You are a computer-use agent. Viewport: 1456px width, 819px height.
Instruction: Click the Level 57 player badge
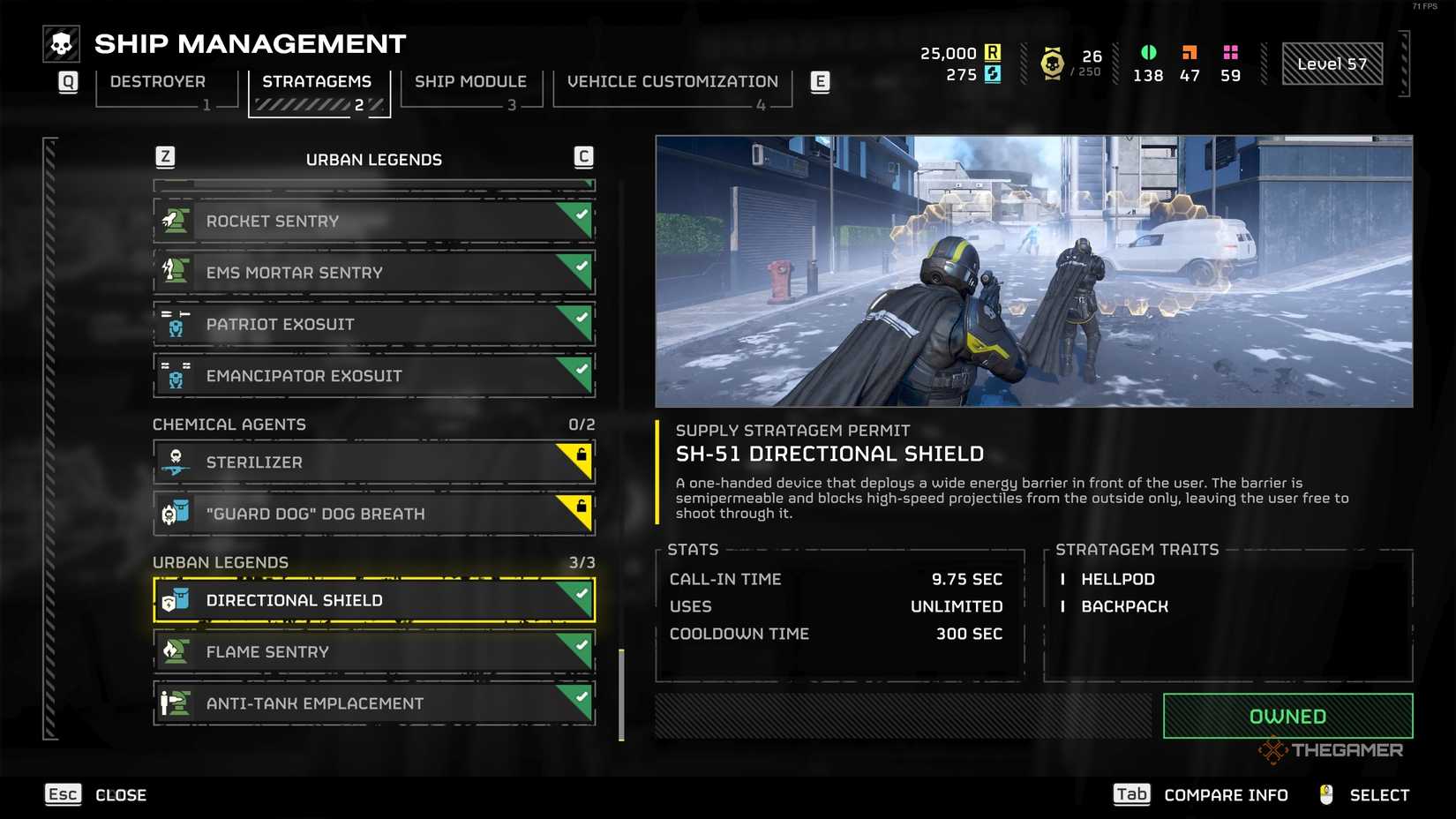pos(1332,64)
